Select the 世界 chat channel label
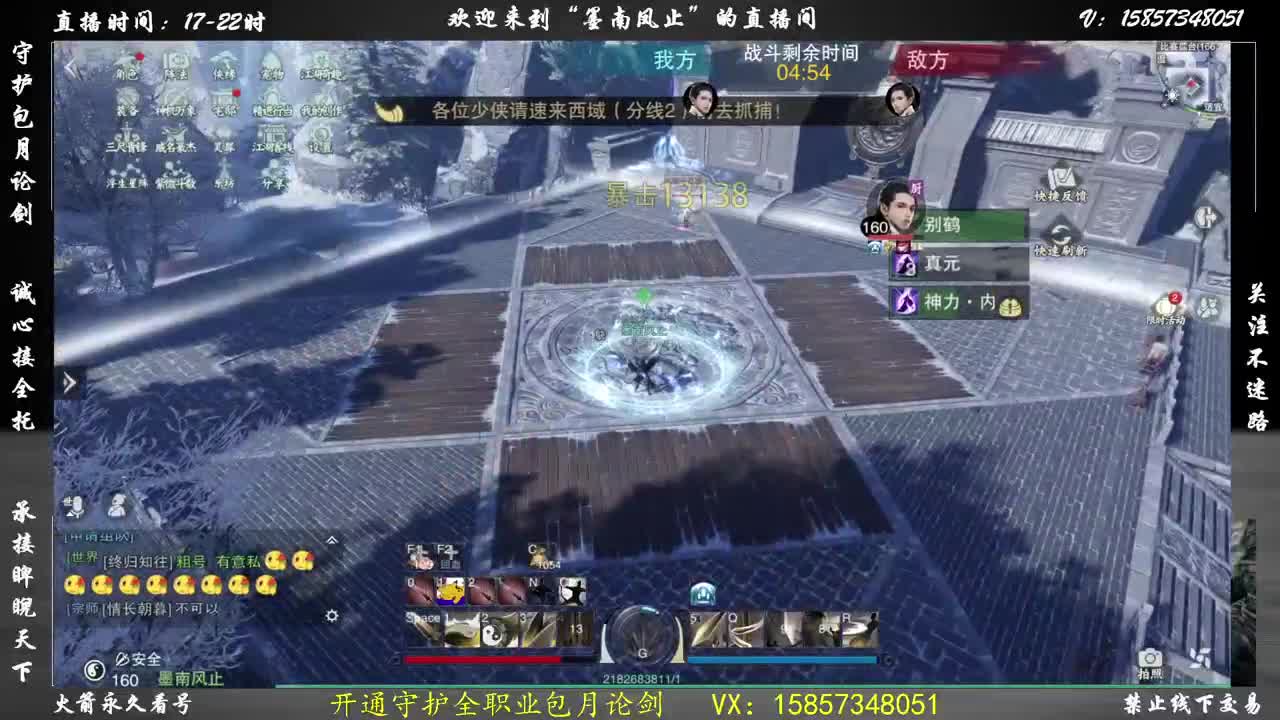 [81, 557]
